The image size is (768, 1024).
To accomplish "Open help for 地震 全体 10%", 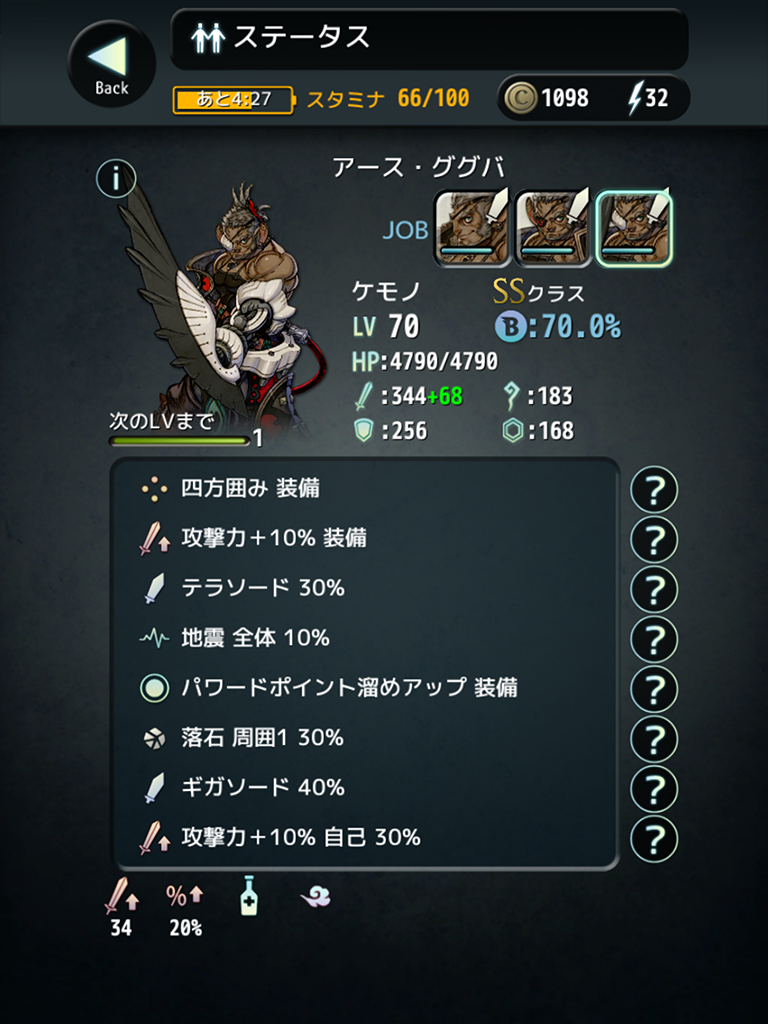I will [654, 640].
